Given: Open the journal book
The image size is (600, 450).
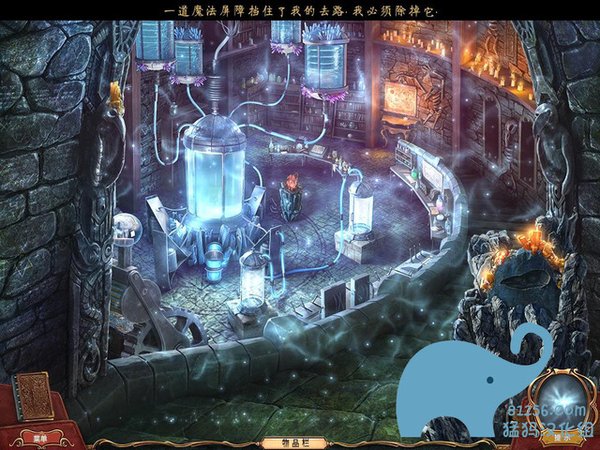Looking at the screenshot, I should (x=36, y=396).
